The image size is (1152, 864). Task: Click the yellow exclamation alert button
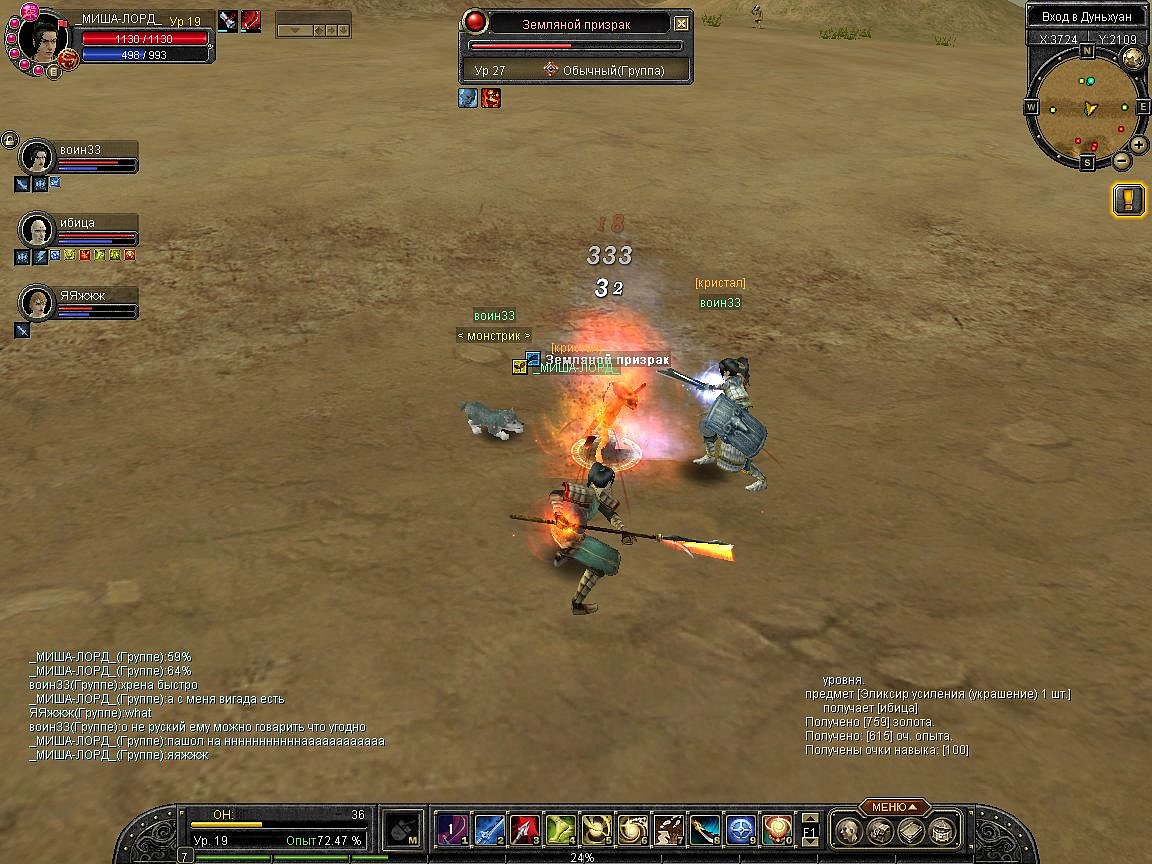click(1128, 200)
